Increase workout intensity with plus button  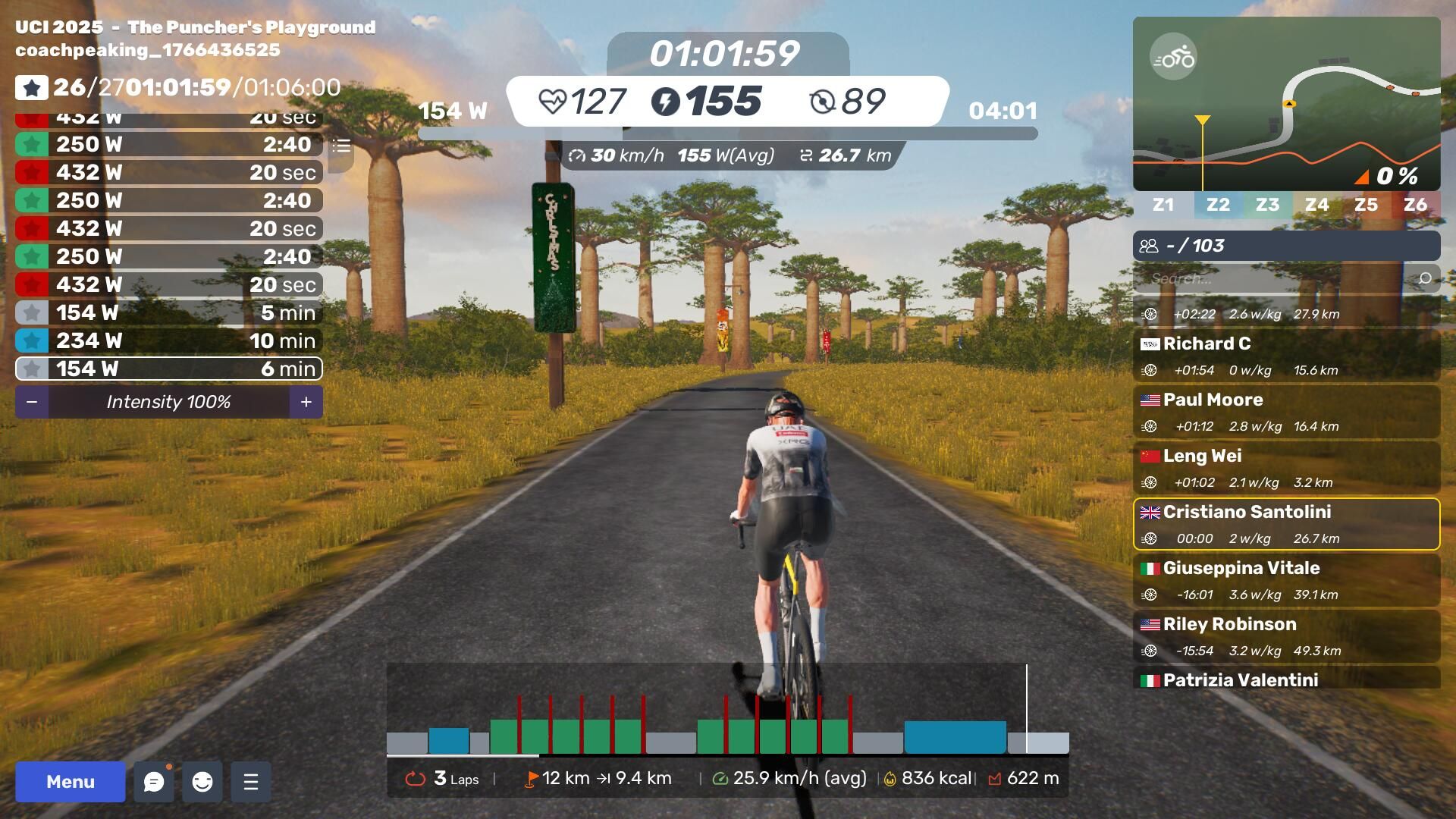click(306, 402)
